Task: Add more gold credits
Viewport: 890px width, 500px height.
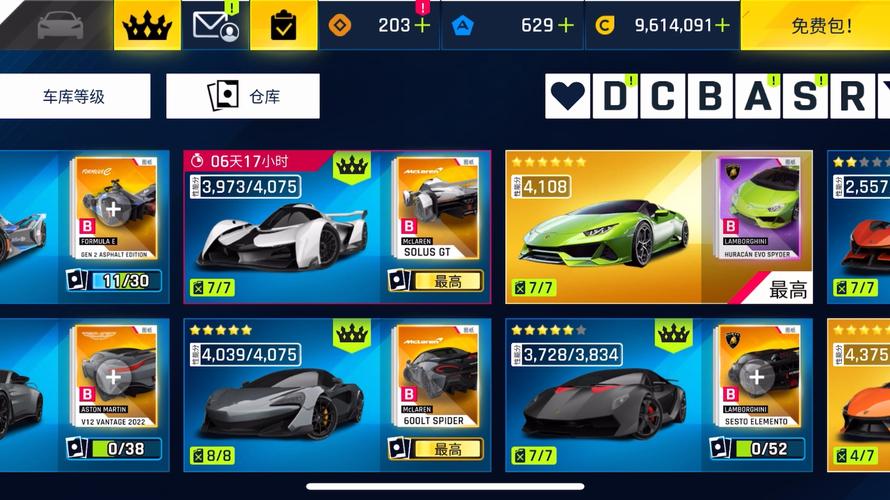Action: [x=722, y=25]
